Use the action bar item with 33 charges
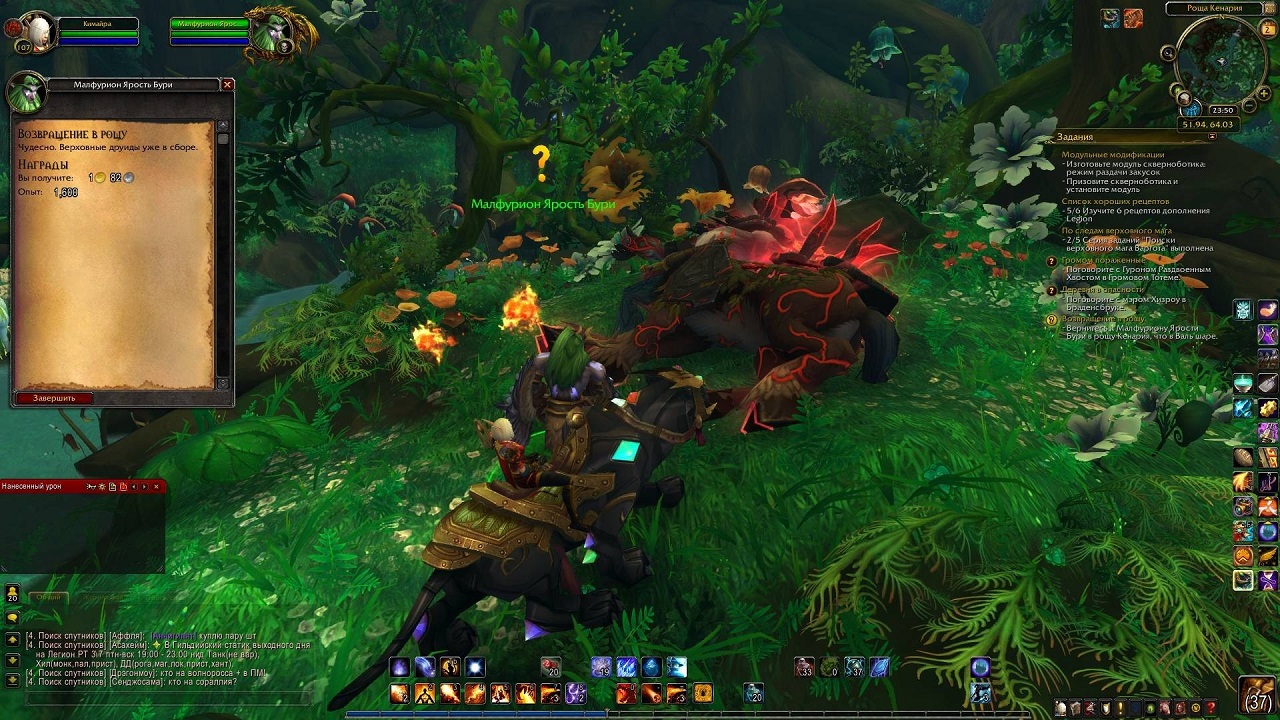Screen dimensions: 1280x720 point(804,667)
